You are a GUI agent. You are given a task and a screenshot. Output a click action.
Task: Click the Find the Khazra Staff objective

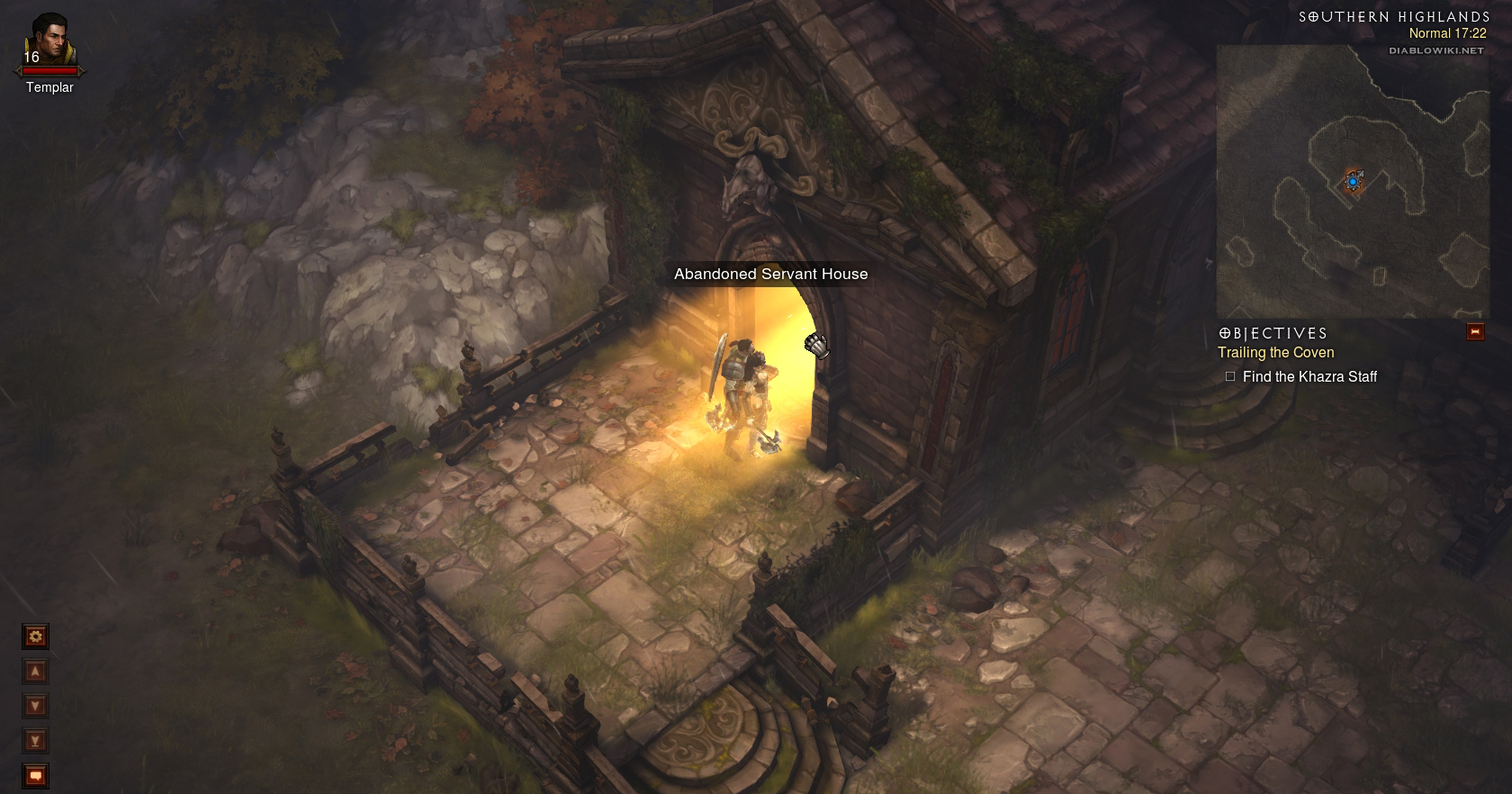pyautogui.click(x=1309, y=377)
